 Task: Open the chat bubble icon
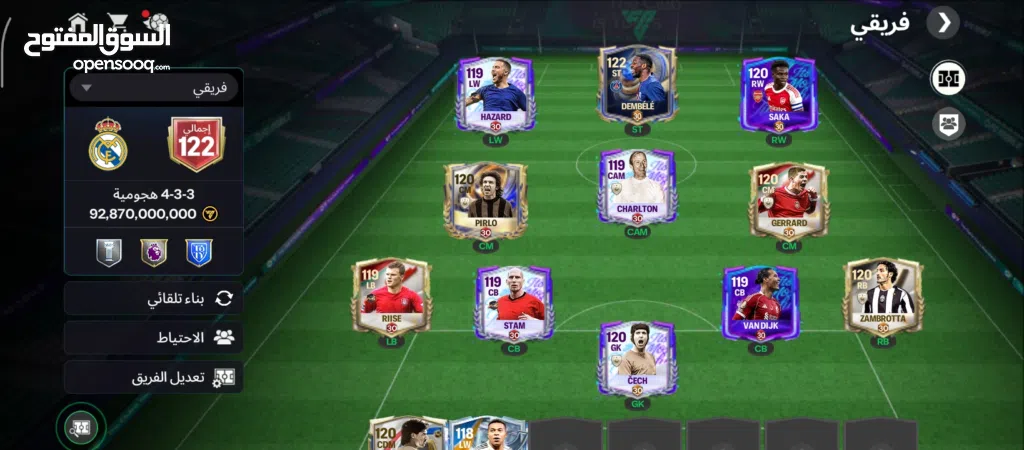81,428
